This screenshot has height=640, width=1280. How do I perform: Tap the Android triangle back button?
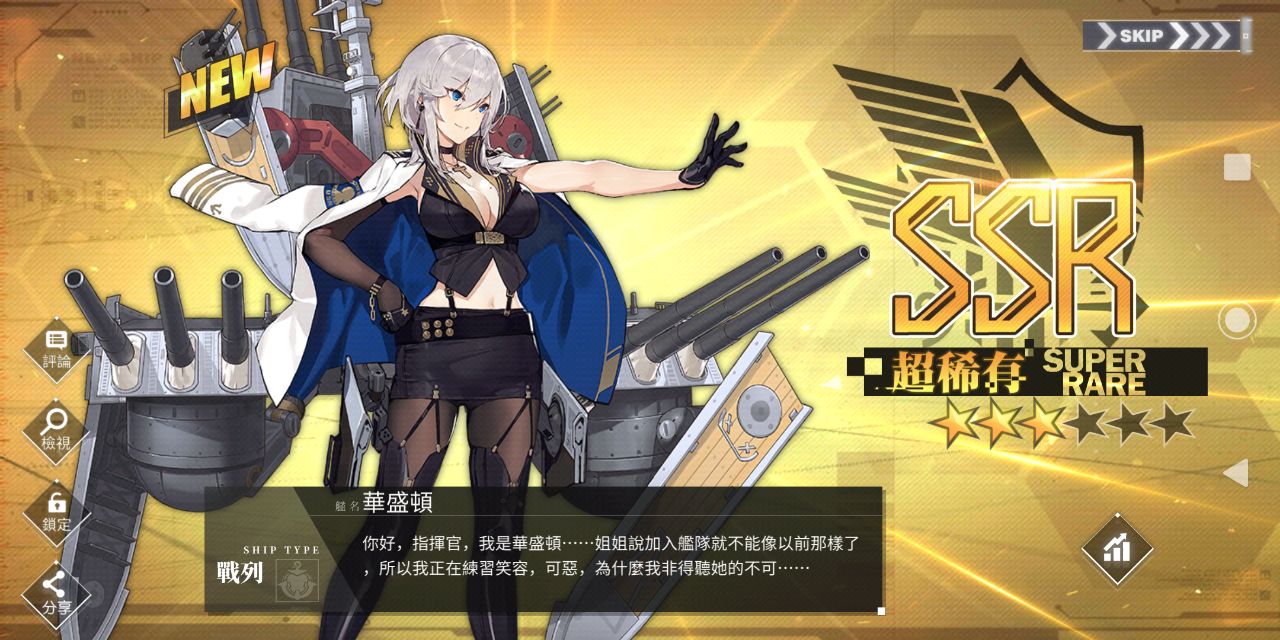[x=1236, y=473]
